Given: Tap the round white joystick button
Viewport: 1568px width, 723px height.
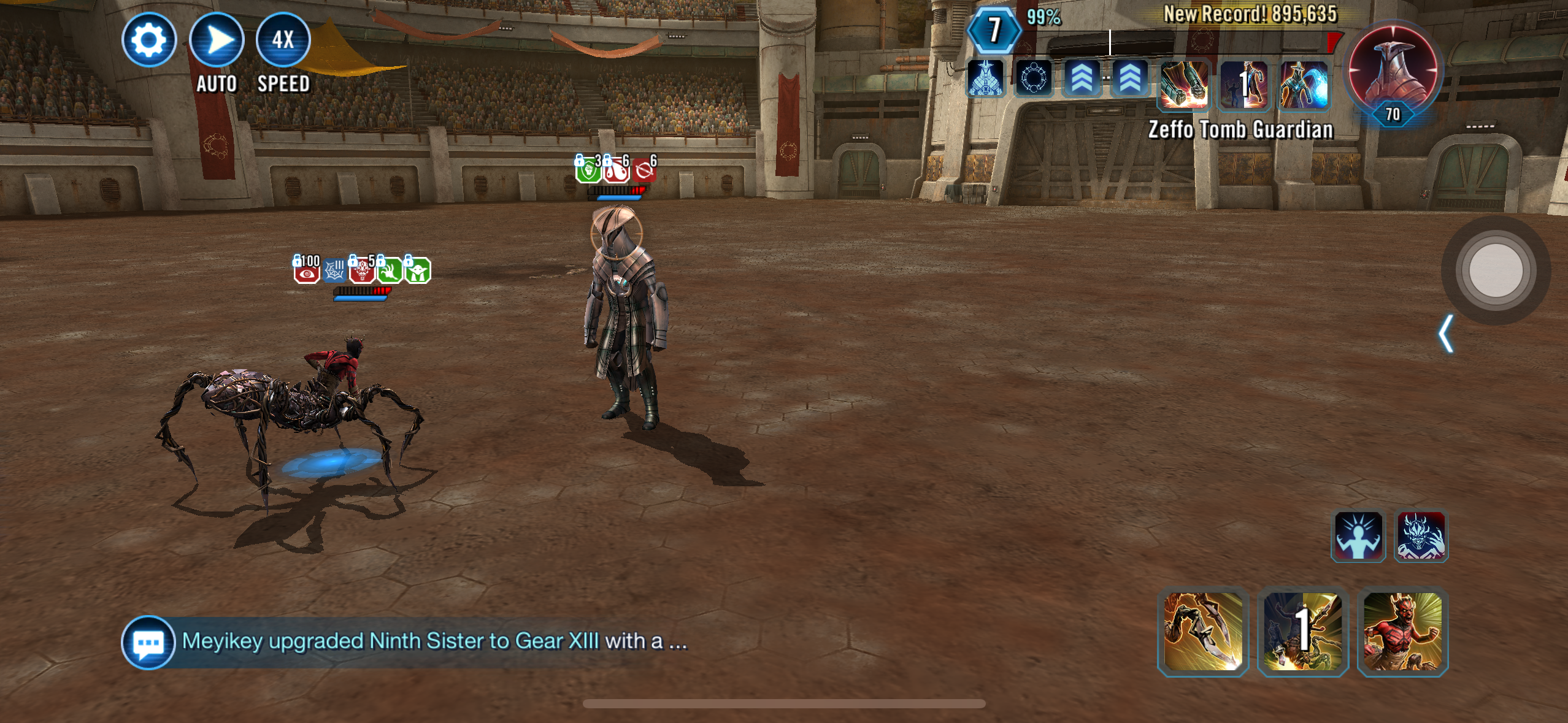Looking at the screenshot, I should coord(1496,270).
